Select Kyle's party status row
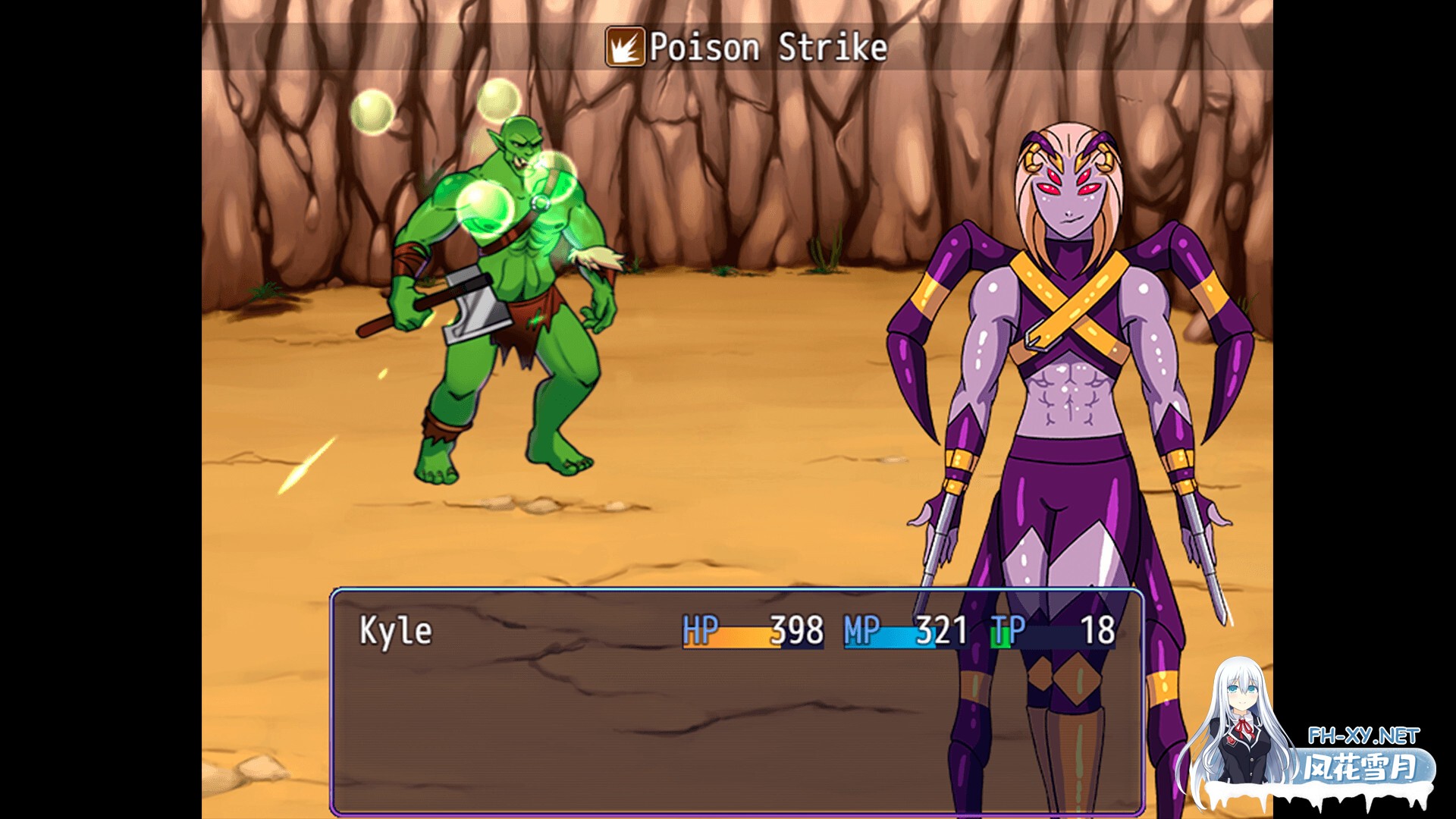 point(736,631)
